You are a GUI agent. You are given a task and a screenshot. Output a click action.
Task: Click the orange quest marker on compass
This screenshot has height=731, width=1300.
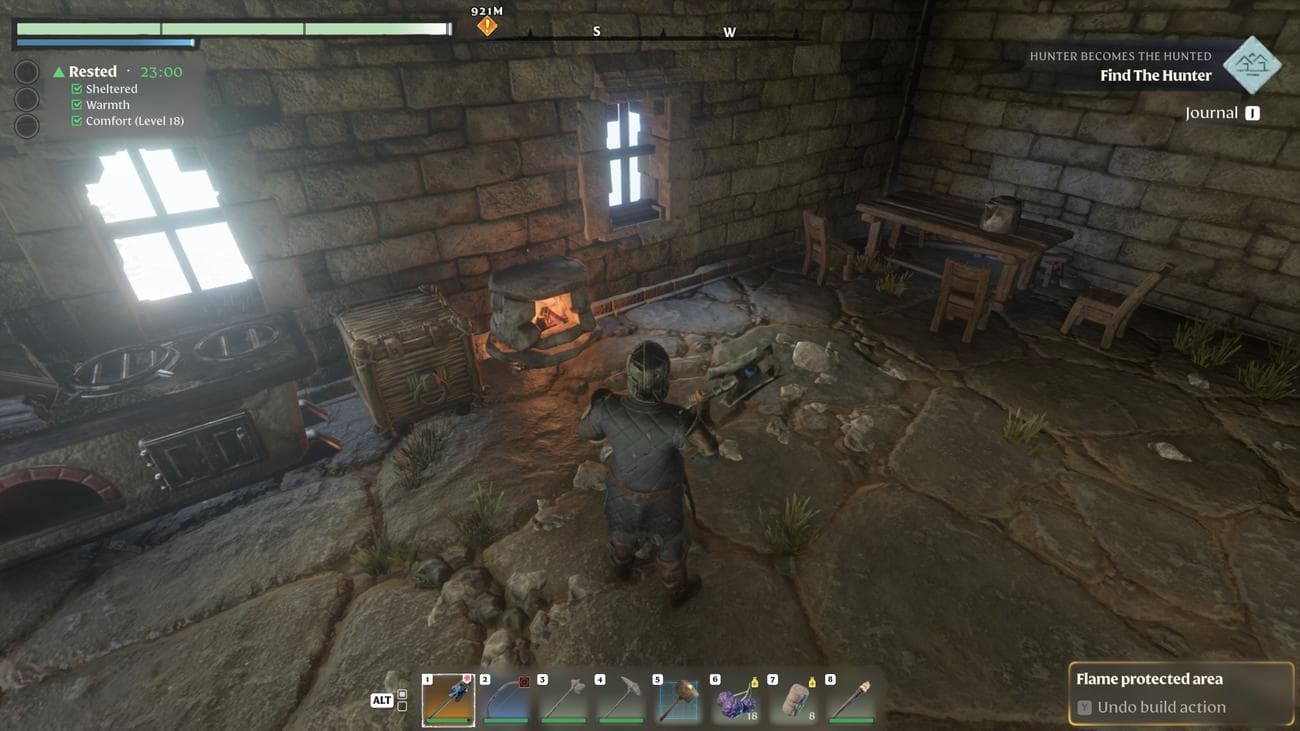coord(487,26)
